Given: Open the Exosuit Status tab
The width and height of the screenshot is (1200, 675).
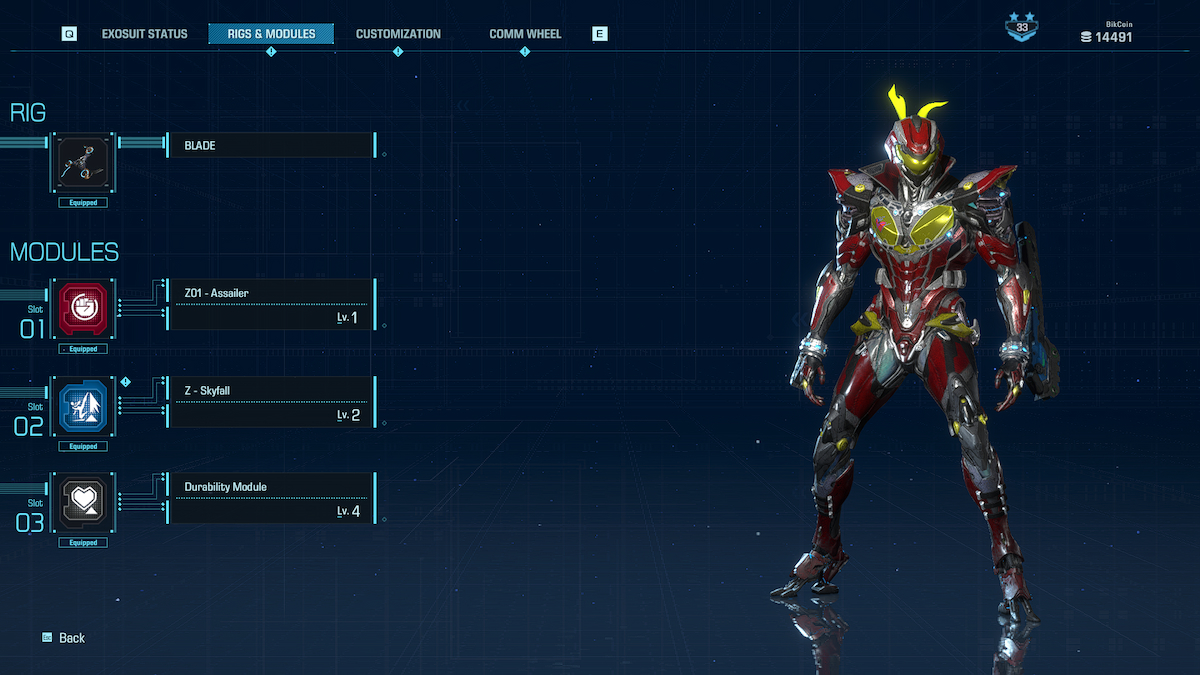Looking at the screenshot, I should click(x=144, y=34).
